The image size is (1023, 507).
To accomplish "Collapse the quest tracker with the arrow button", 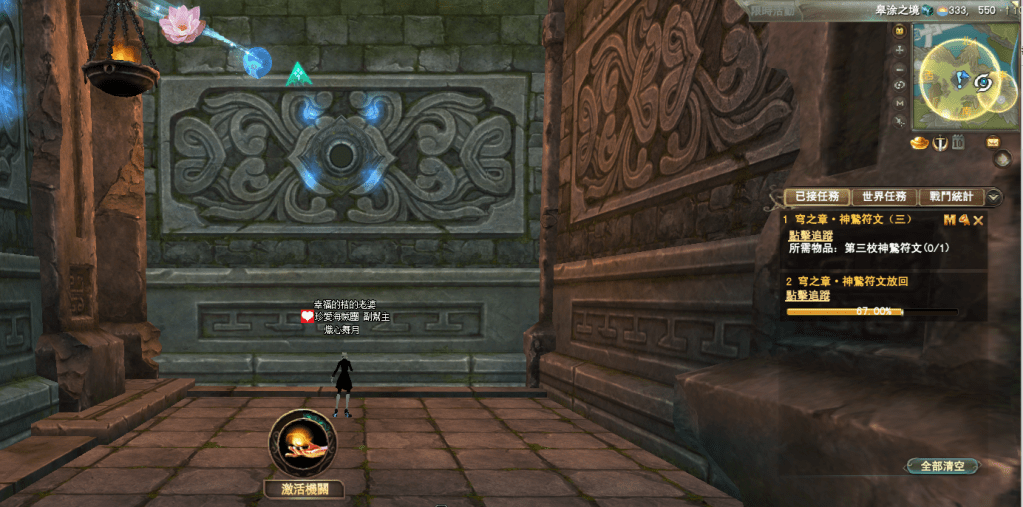I will click(993, 197).
